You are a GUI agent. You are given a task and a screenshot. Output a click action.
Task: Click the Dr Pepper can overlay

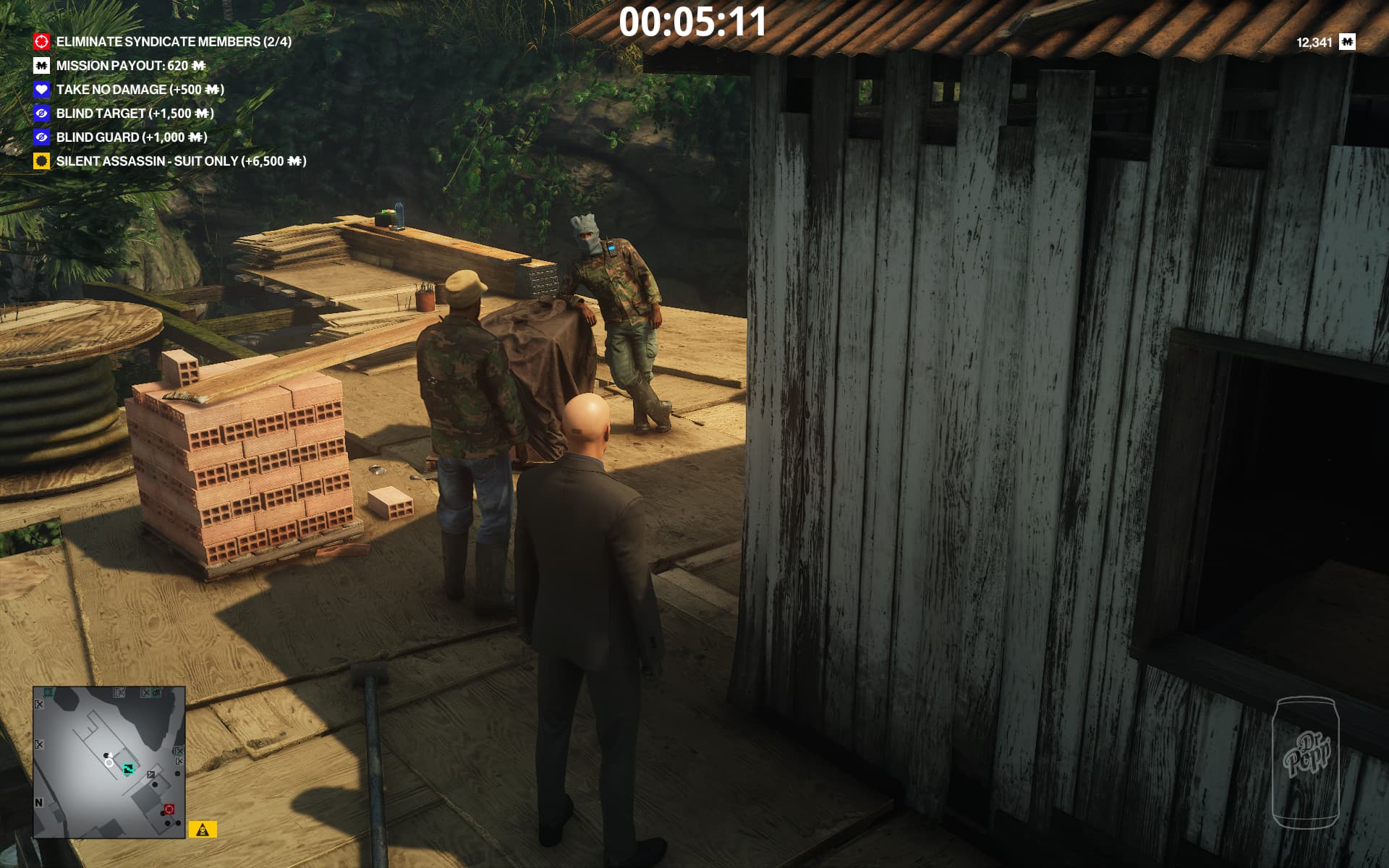(x=1307, y=762)
